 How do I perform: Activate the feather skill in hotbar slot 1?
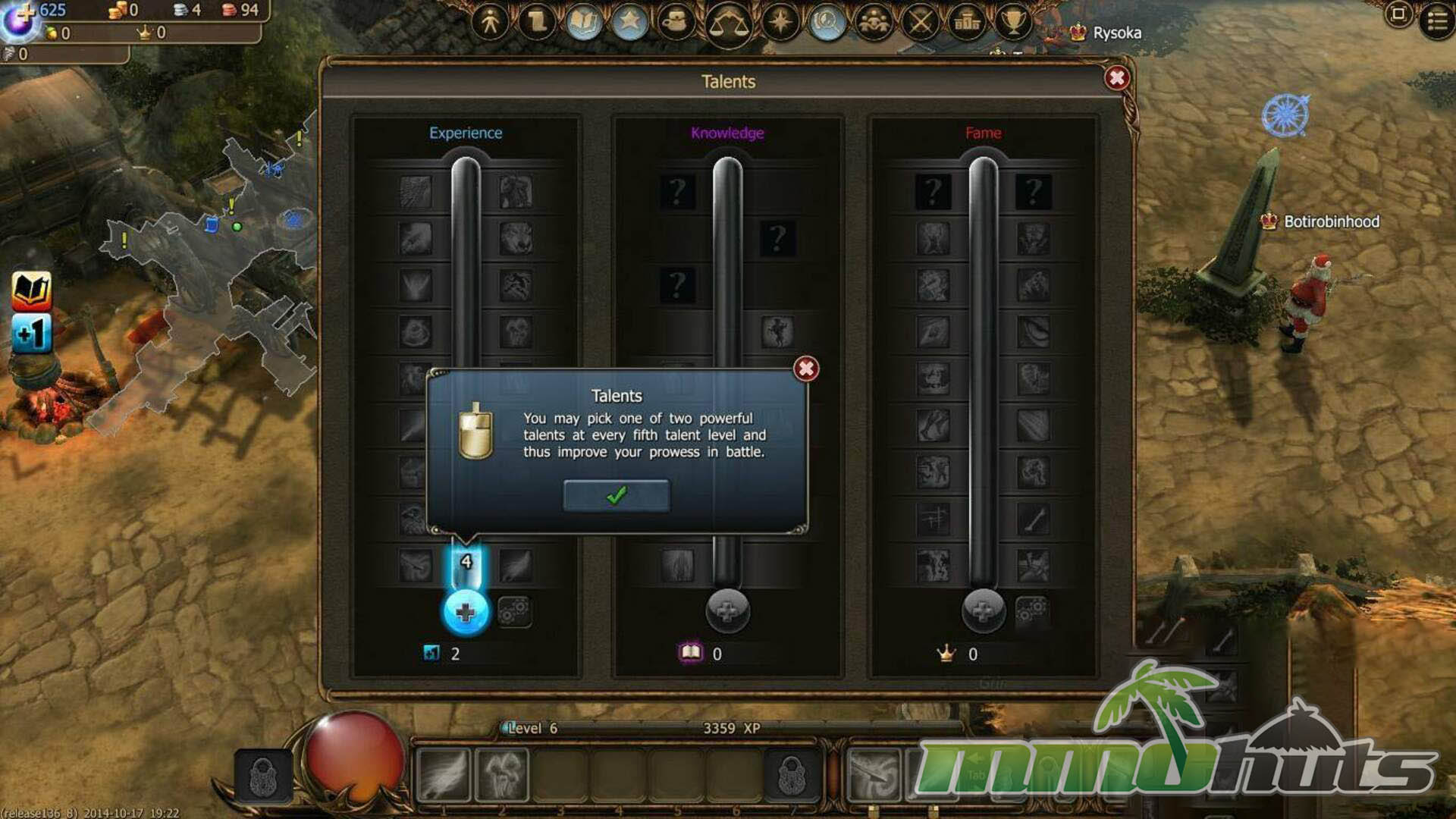coord(444,775)
